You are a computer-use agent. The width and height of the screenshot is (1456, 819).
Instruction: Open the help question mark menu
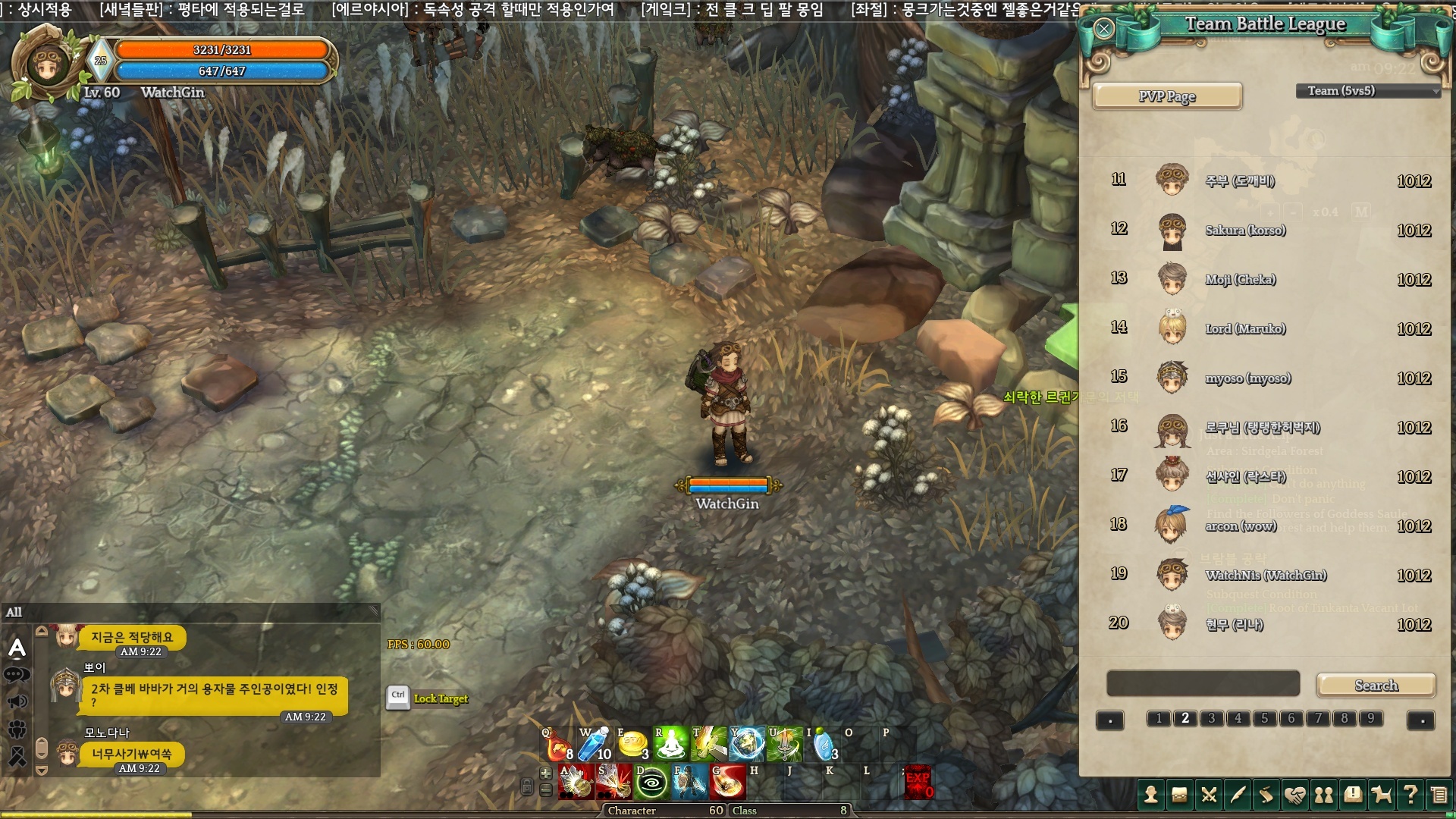(1410, 795)
